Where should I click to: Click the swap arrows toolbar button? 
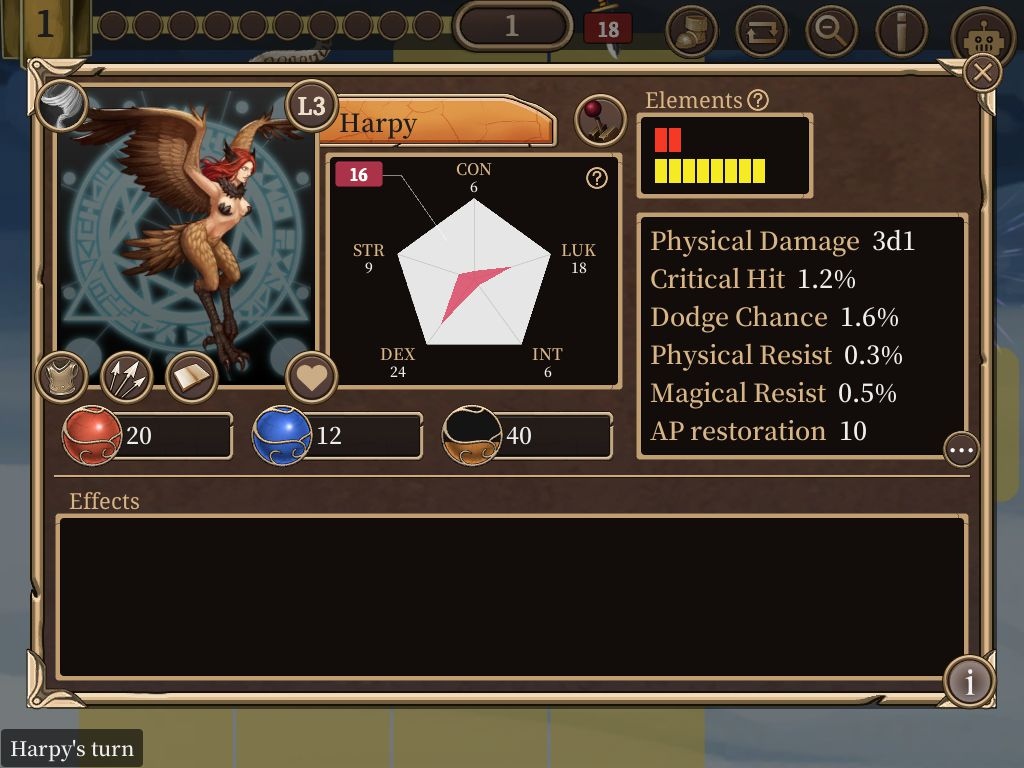pos(761,31)
